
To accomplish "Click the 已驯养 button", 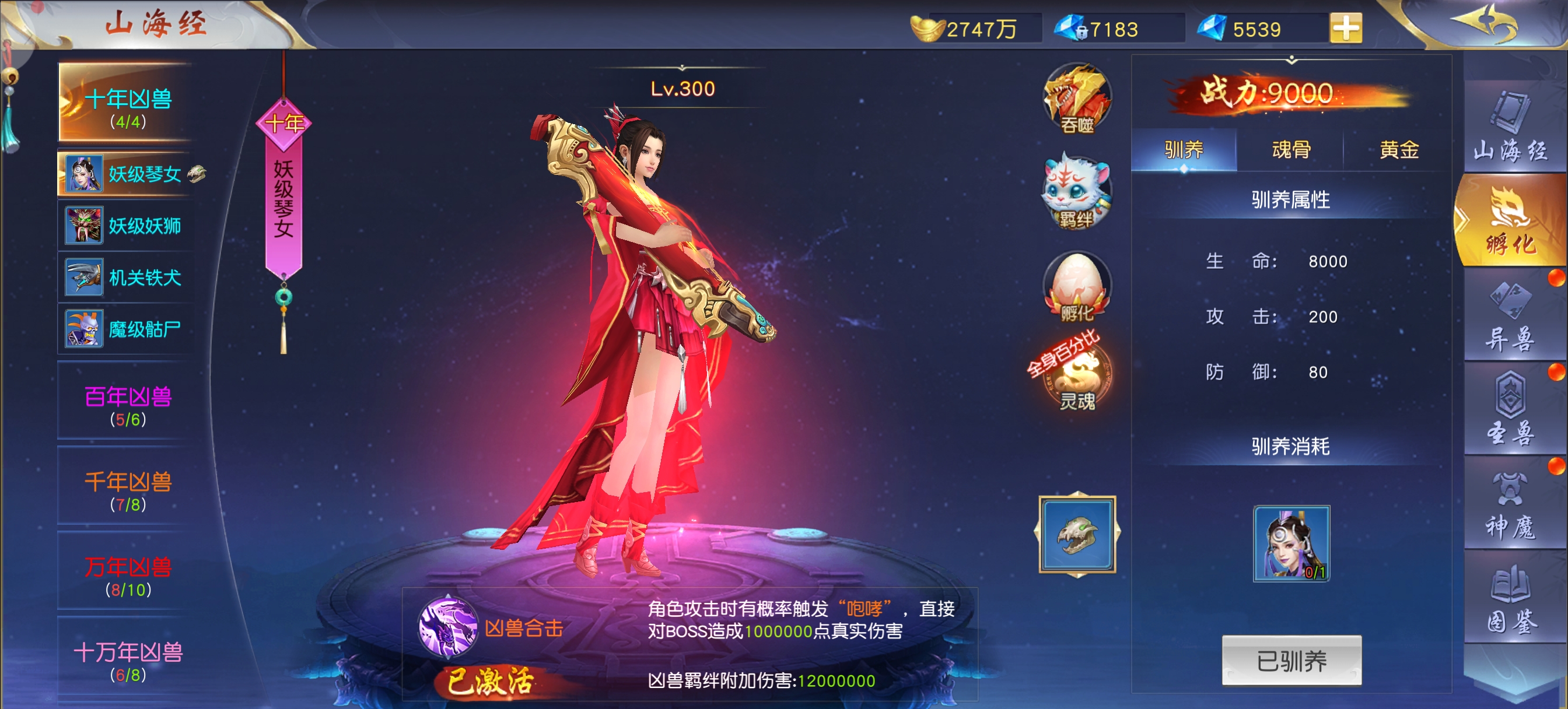I will point(1291,661).
